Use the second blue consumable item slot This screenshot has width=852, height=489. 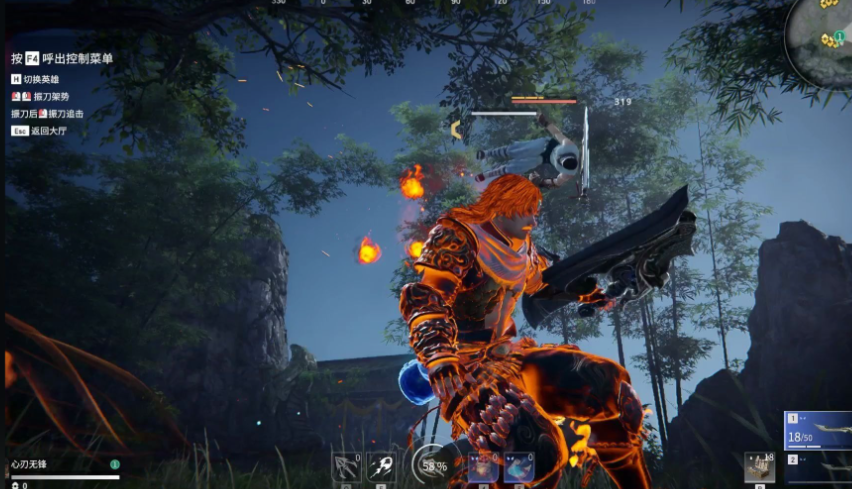pos(518,468)
